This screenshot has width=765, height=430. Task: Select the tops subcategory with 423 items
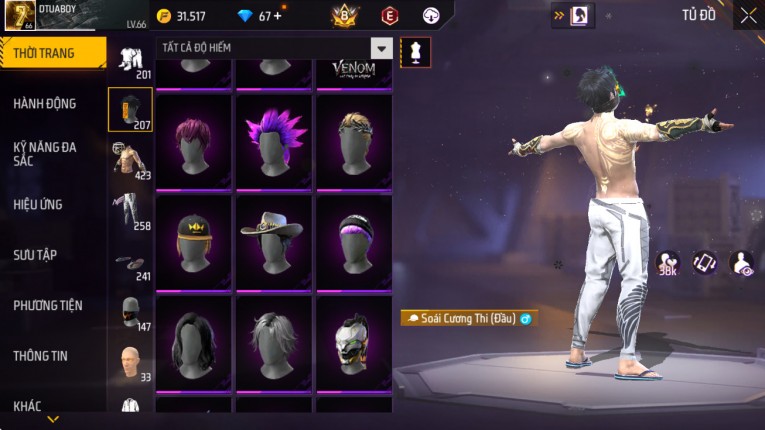tap(130, 160)
